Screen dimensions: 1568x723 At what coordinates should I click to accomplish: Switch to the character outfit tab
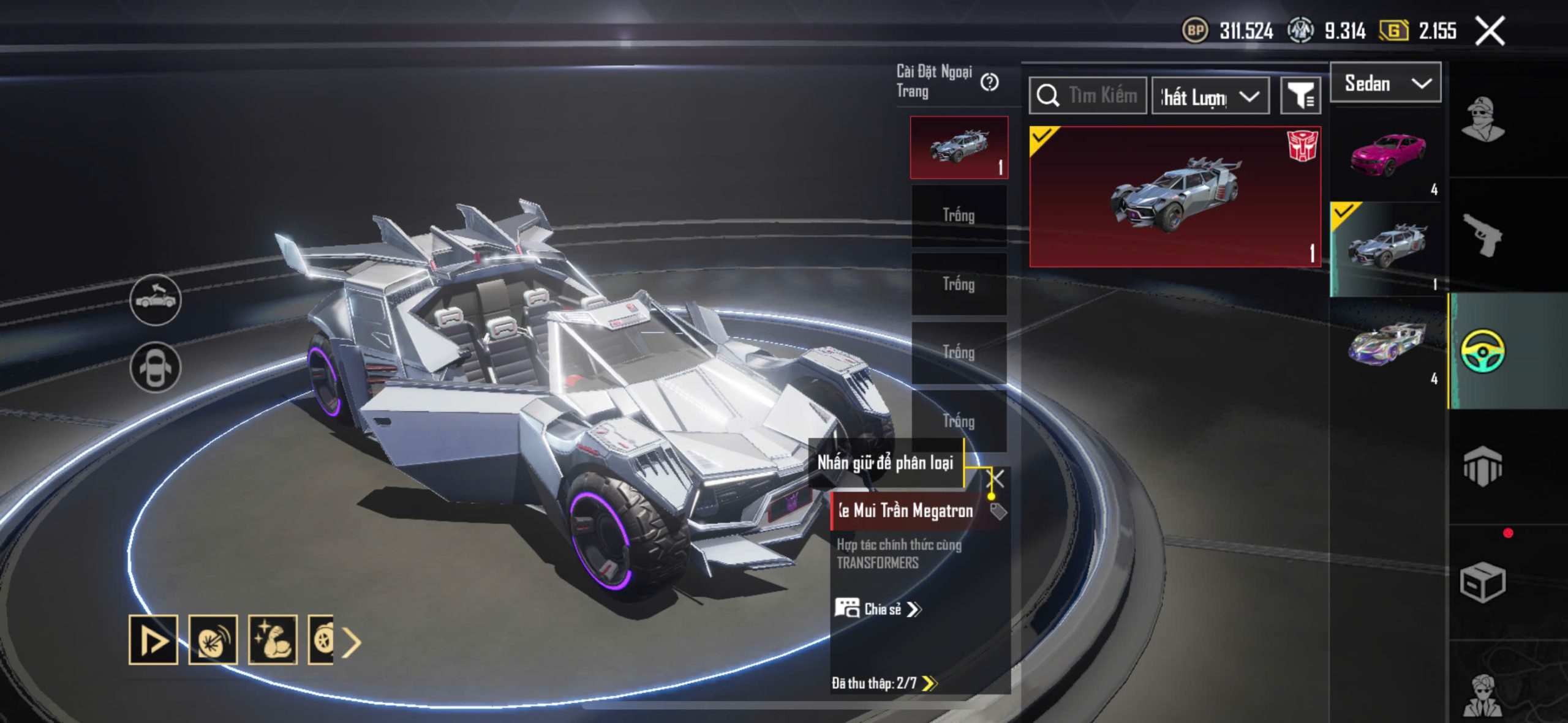(1482, 119)
